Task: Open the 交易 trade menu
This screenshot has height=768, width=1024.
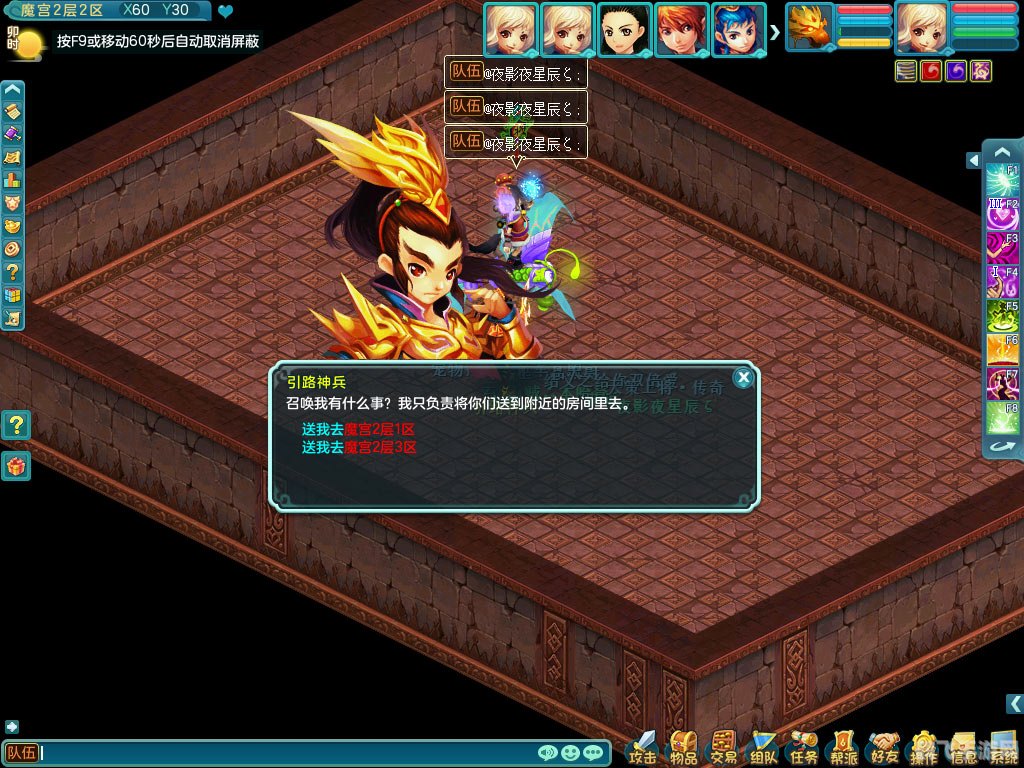Action: (723, 745)
